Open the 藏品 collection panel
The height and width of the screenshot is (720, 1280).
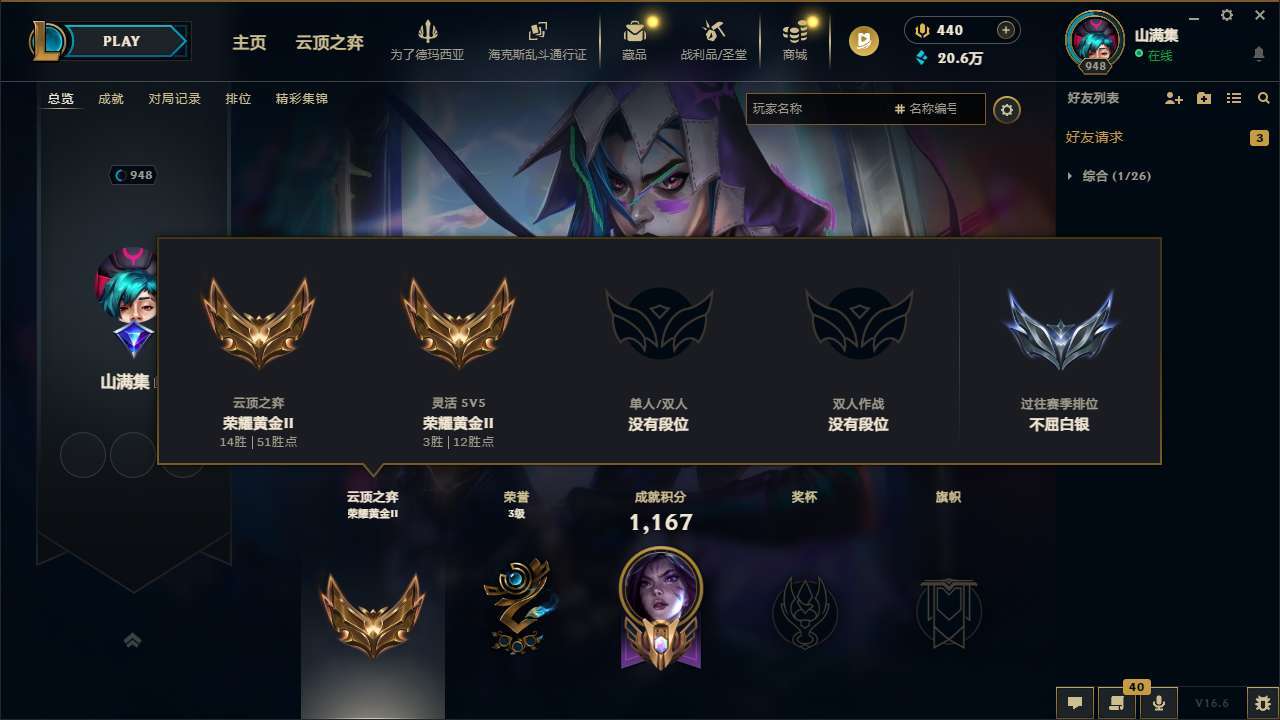633,40
